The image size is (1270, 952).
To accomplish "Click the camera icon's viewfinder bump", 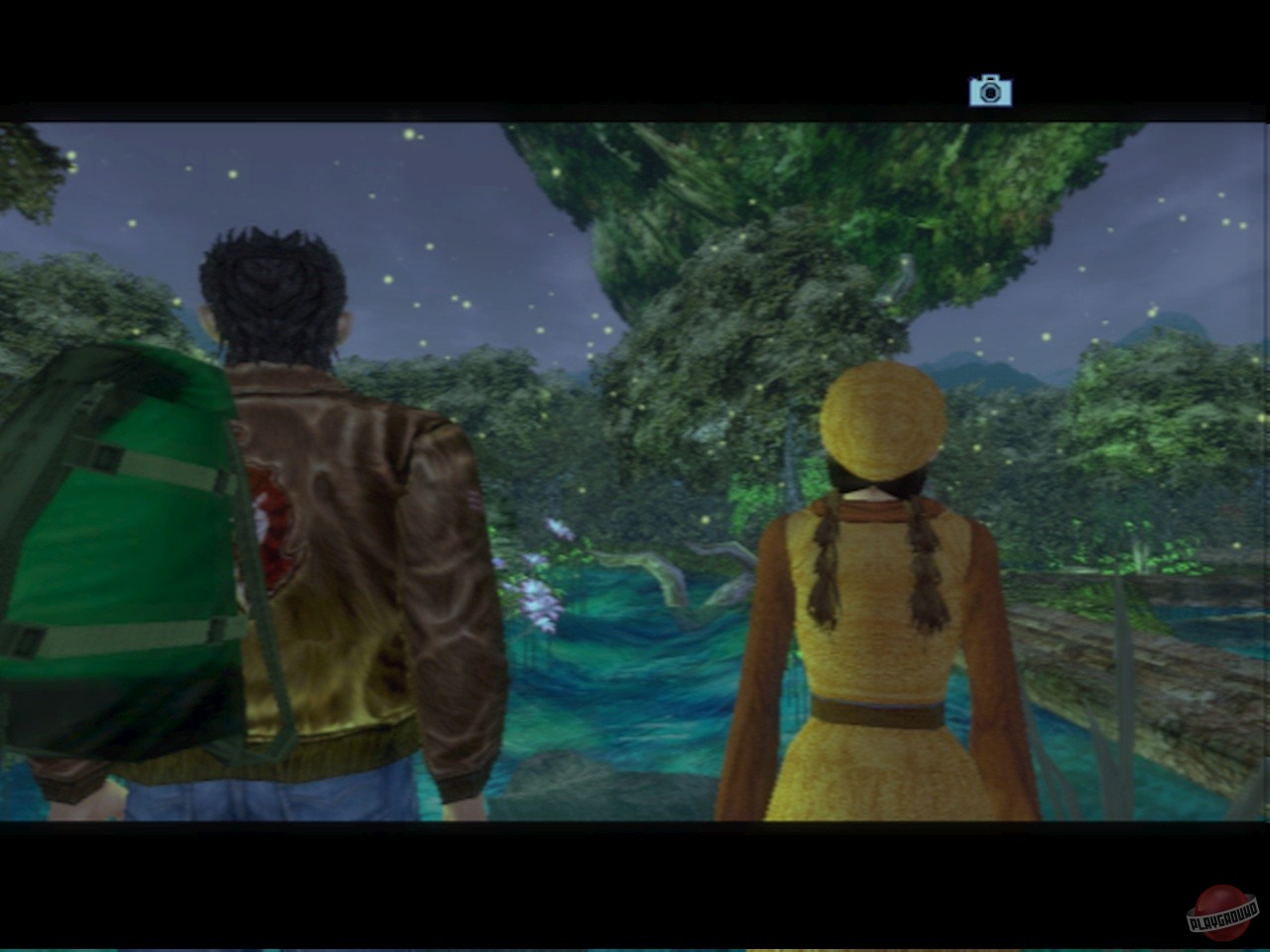I will 990,79.
